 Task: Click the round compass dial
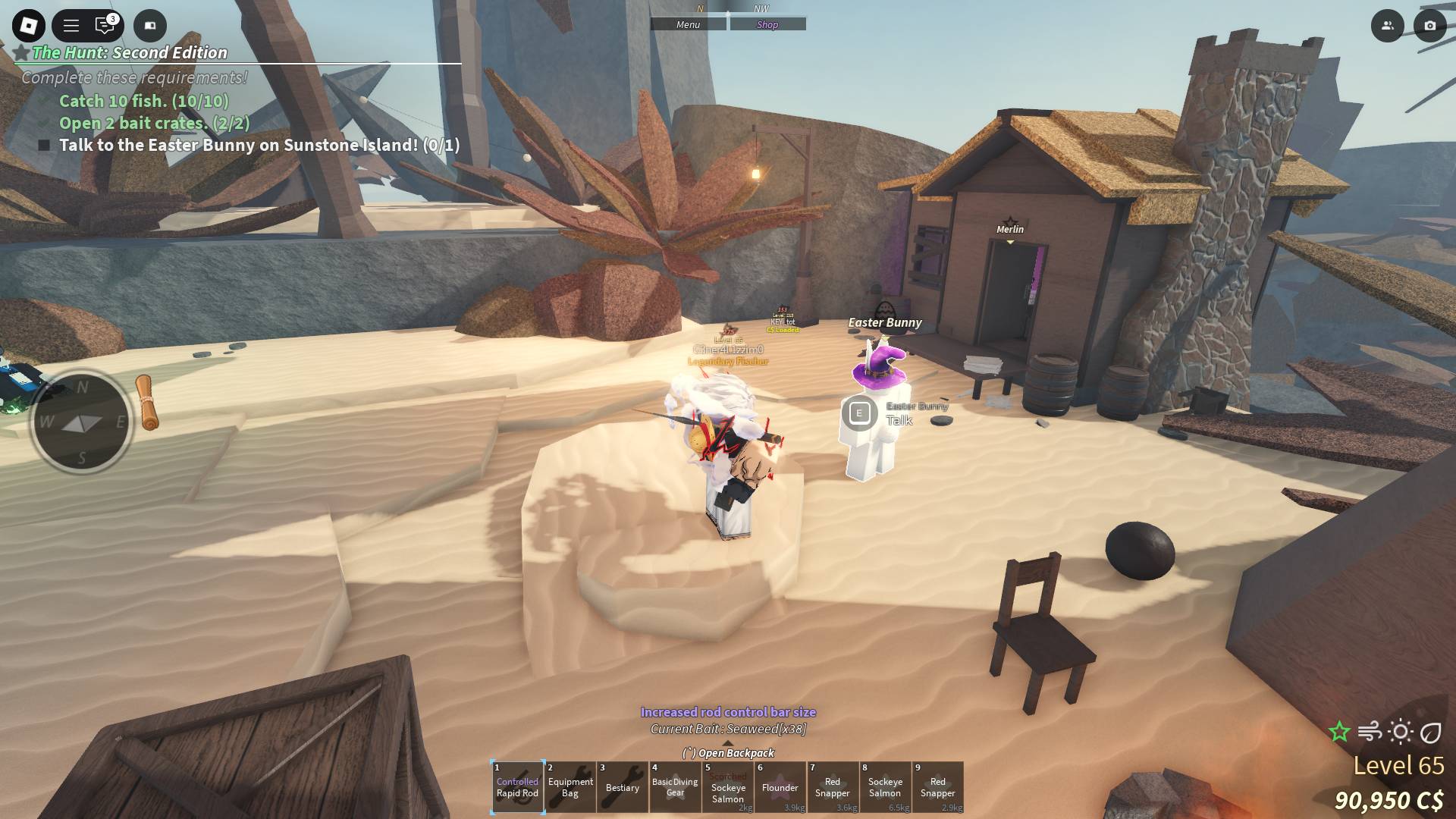(81, 422)
